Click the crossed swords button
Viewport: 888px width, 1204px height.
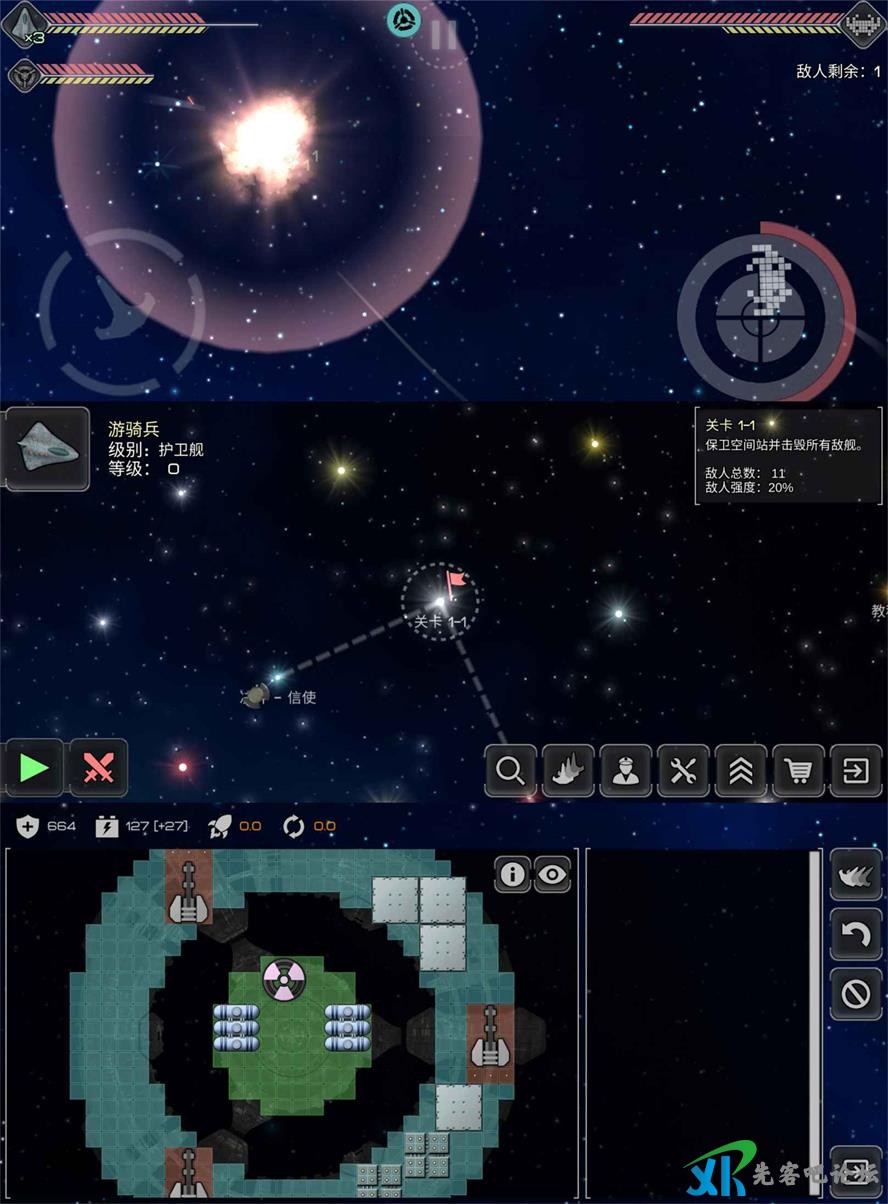click(x=98, y=768)
